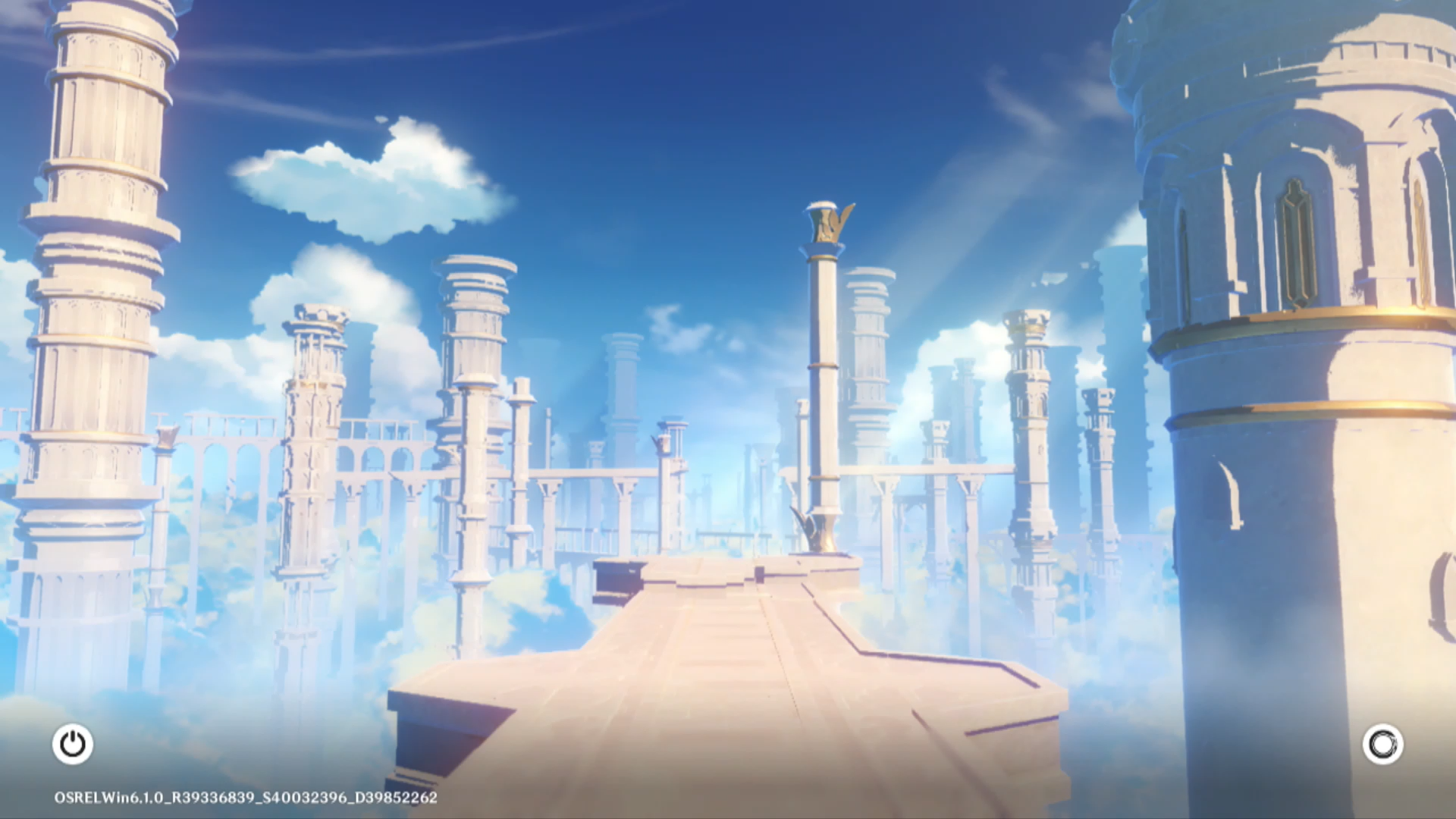Click the power icon to exit game

click(73, 744)
